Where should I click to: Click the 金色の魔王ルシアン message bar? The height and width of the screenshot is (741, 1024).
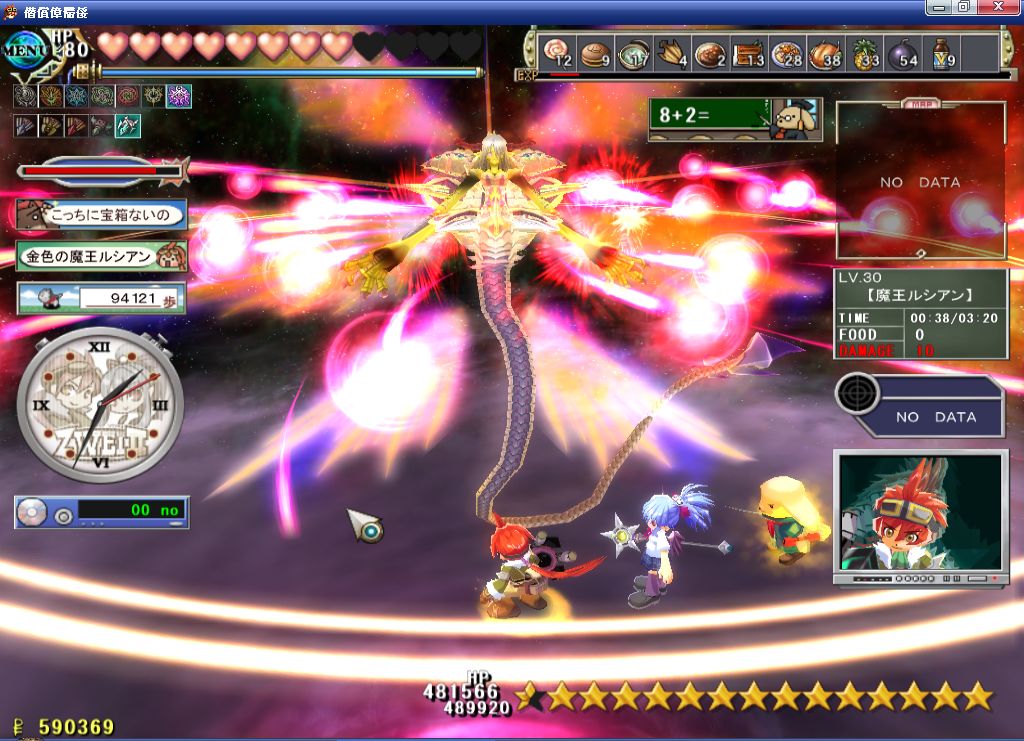(101, 255)
